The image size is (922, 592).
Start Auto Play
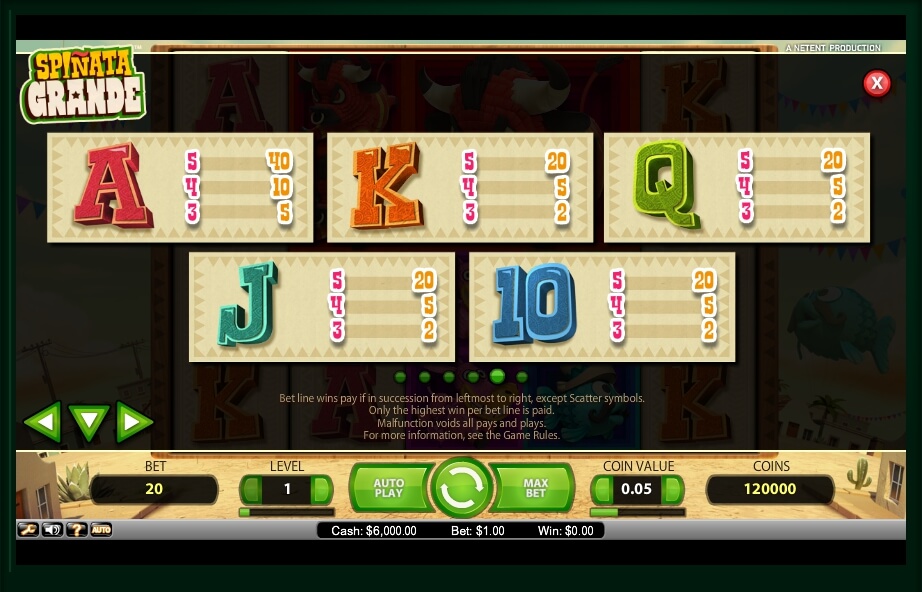[388, 488]
